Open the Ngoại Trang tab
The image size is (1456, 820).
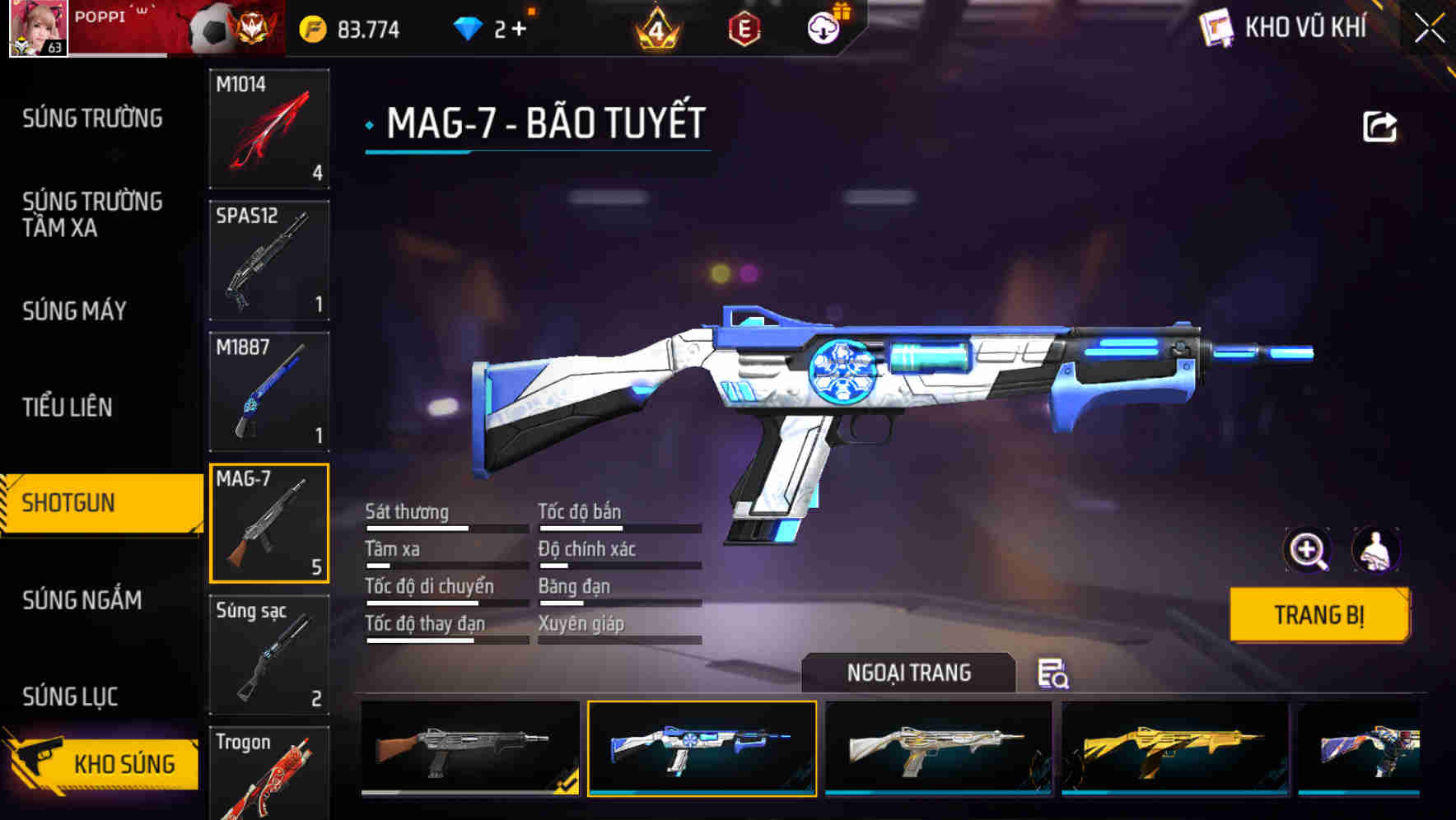909,673
